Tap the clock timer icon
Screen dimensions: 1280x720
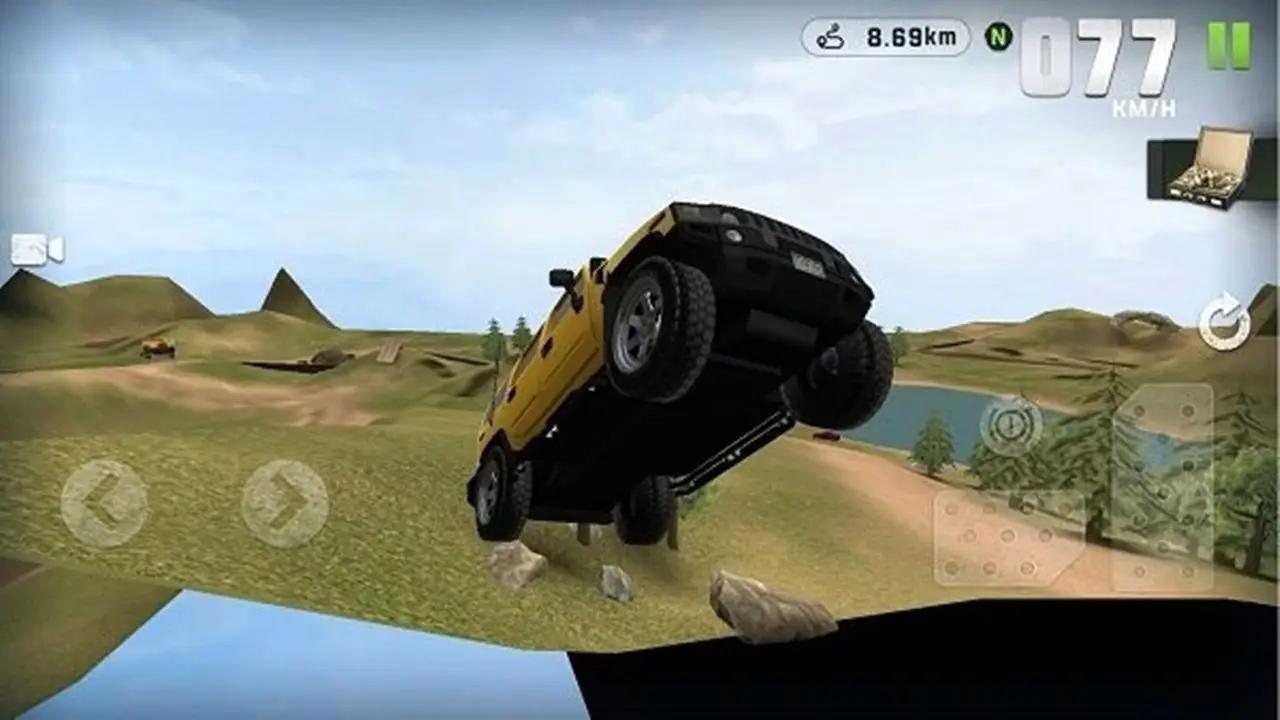(x=1009, y=427)
